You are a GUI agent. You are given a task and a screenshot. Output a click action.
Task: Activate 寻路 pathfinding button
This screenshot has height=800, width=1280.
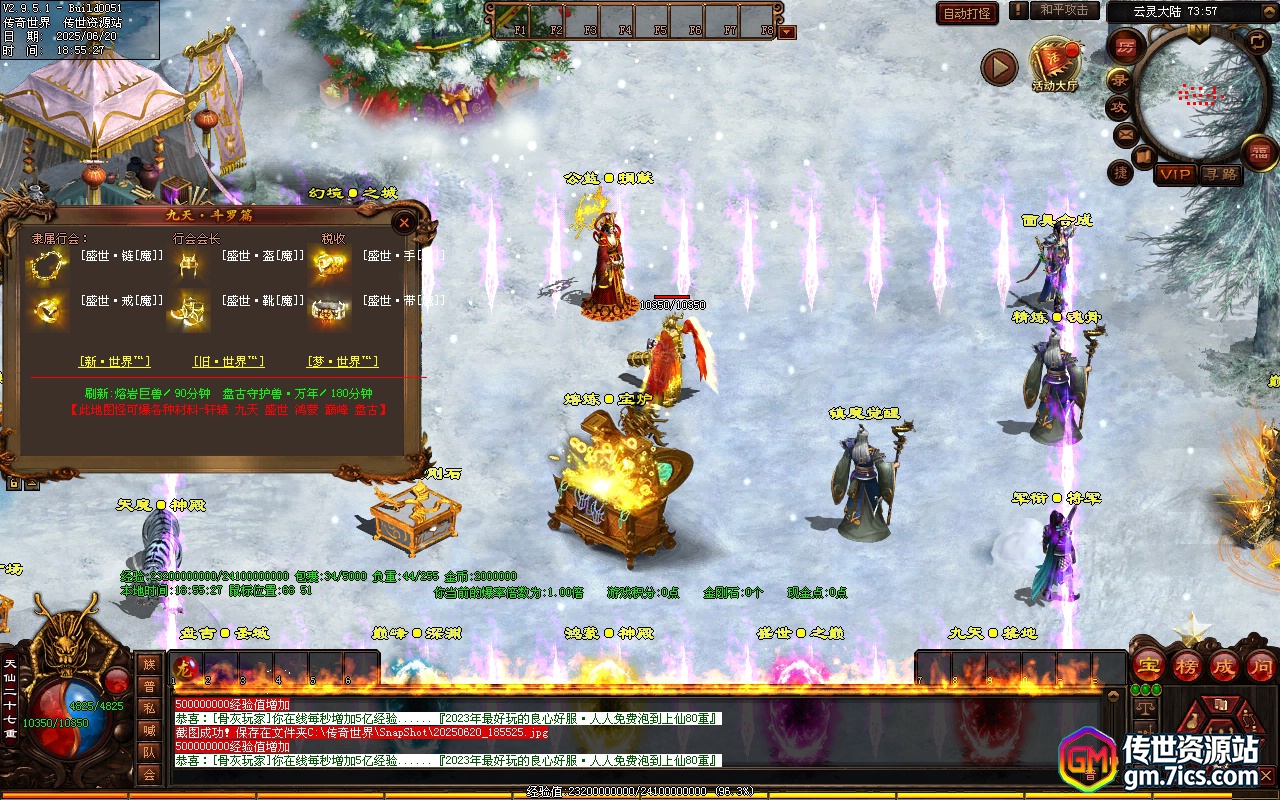[x=1220, y=174]
